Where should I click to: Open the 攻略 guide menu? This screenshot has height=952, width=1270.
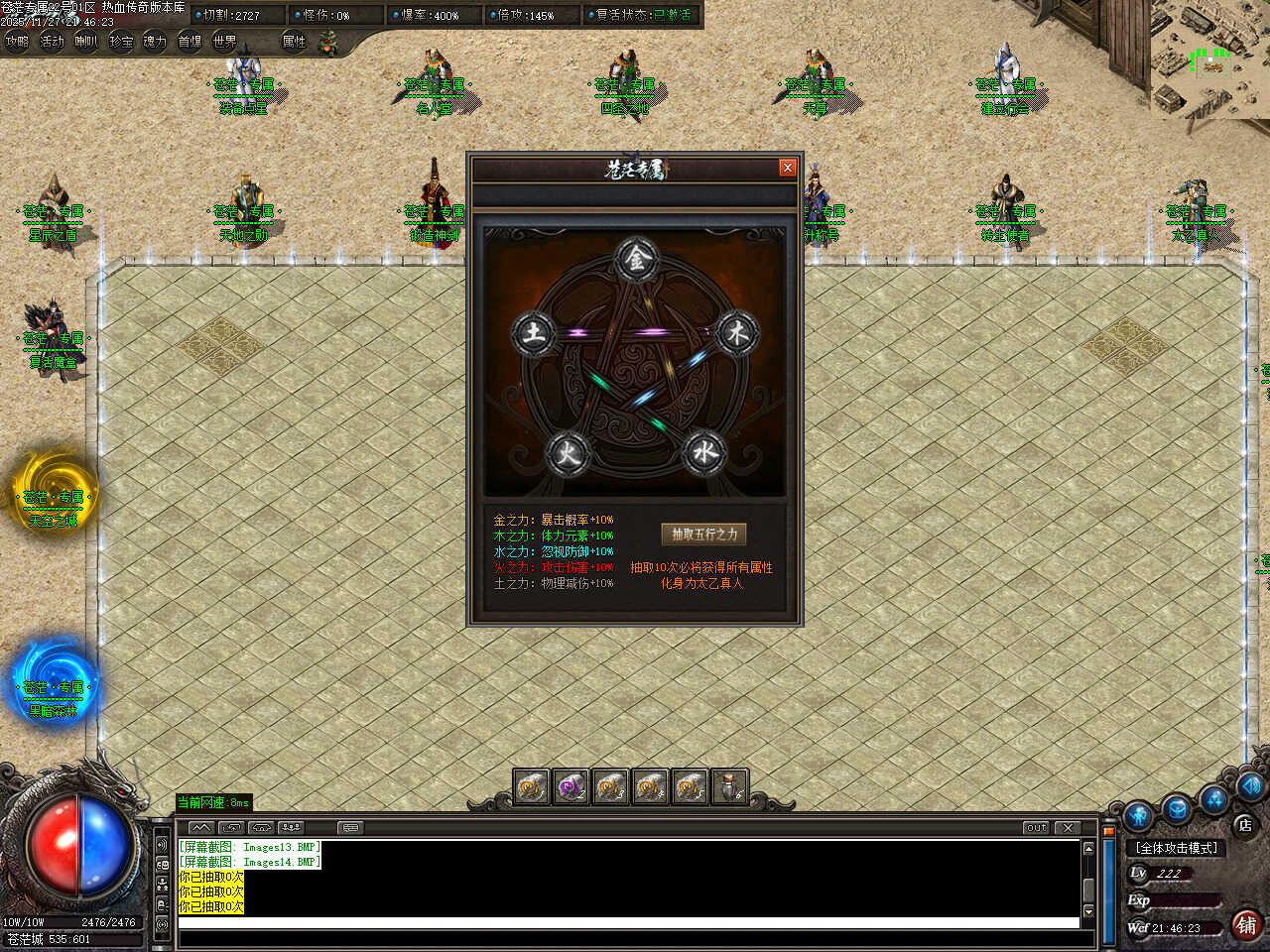(x=17, y=42)
